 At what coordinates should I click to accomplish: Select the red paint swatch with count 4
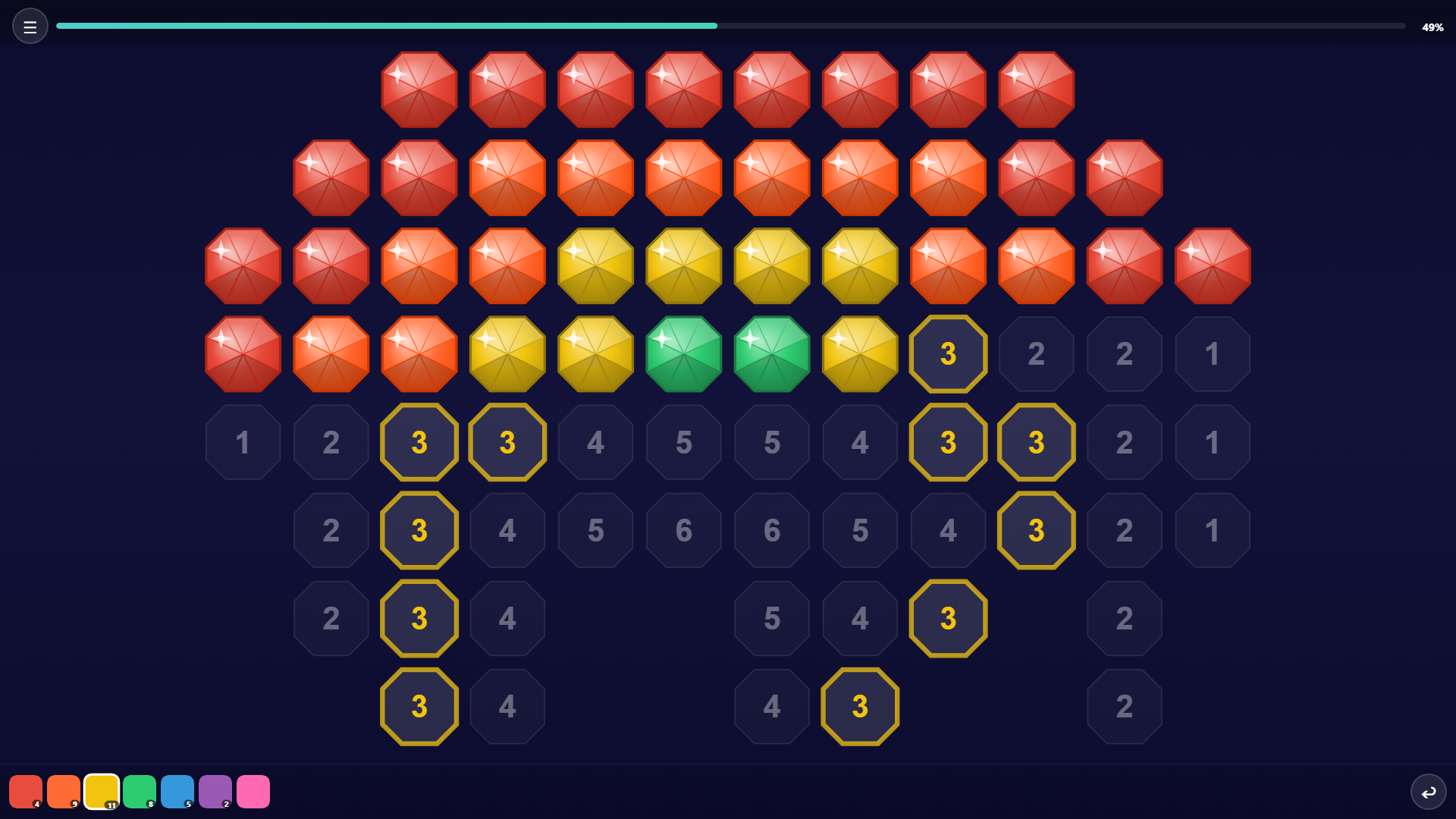[x=27, y=791]
